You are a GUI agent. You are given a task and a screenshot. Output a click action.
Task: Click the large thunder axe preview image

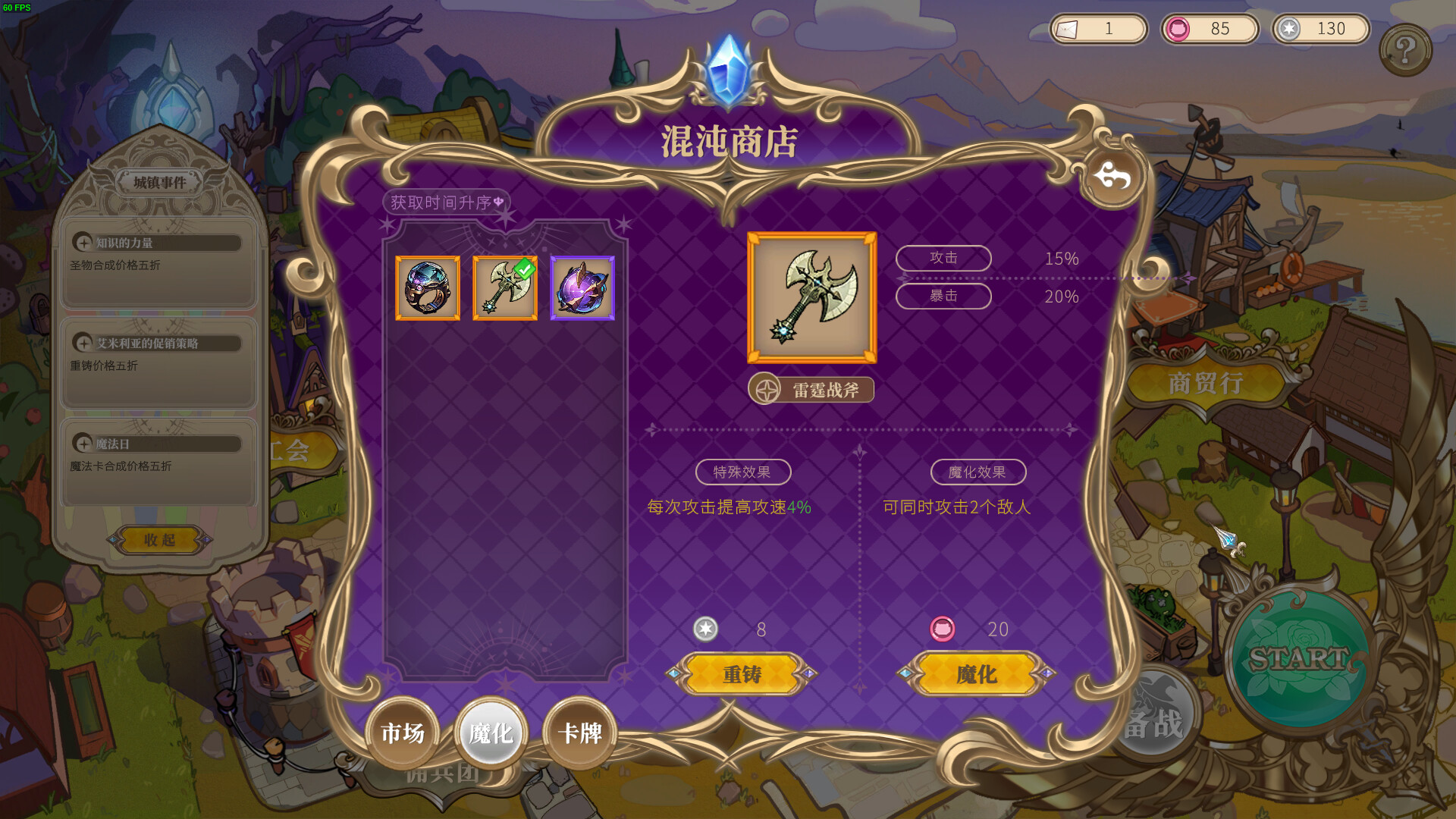[x=811, y=297]
